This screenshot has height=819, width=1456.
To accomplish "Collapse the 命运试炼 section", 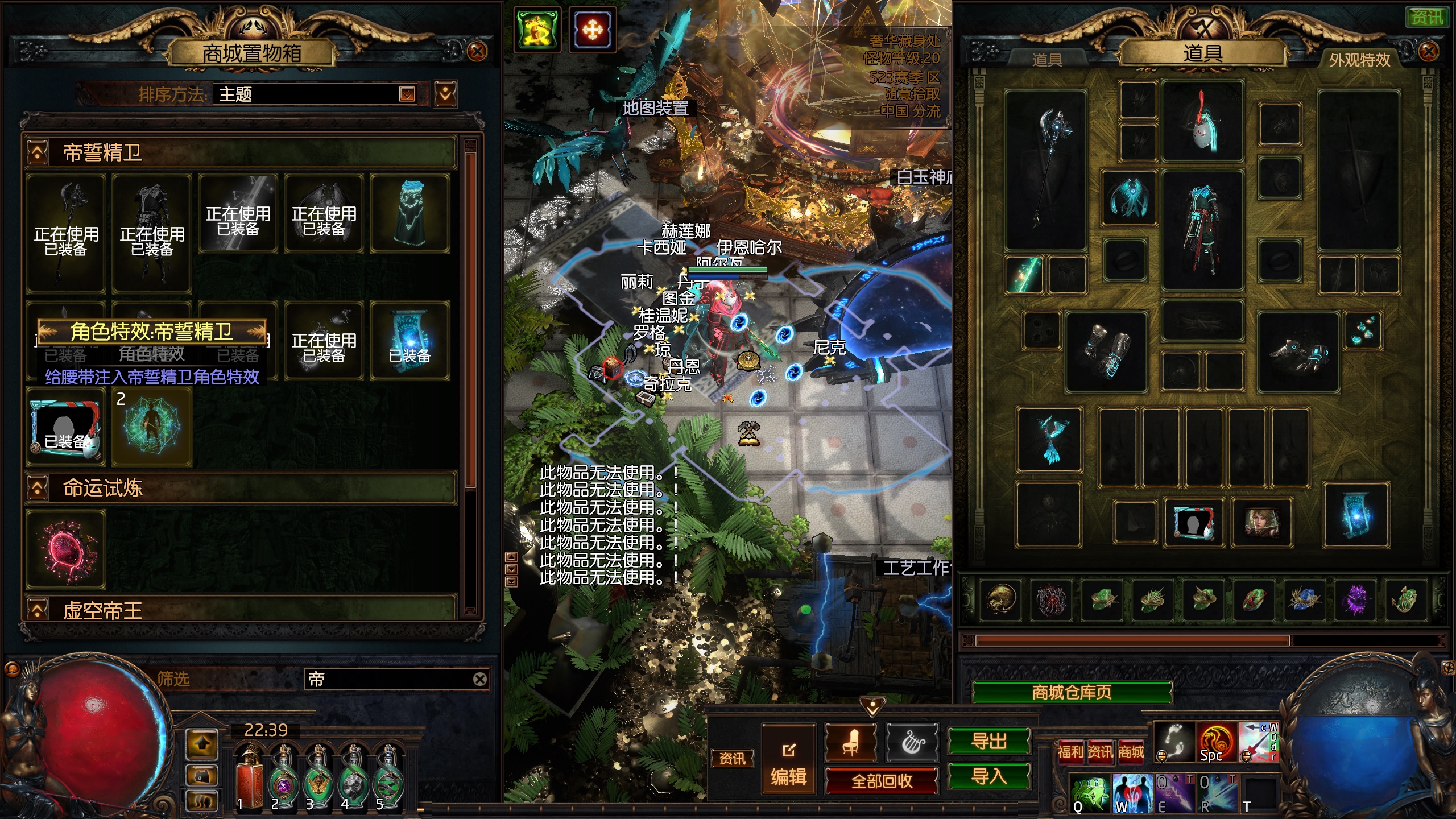I will click(38, 488).
